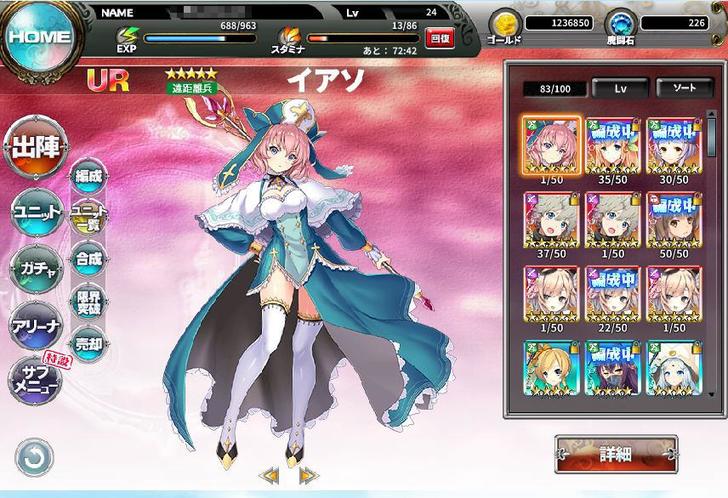728x498 pixels.
Task: Click the Lv sort criterion button
Action: click(619, 88)
